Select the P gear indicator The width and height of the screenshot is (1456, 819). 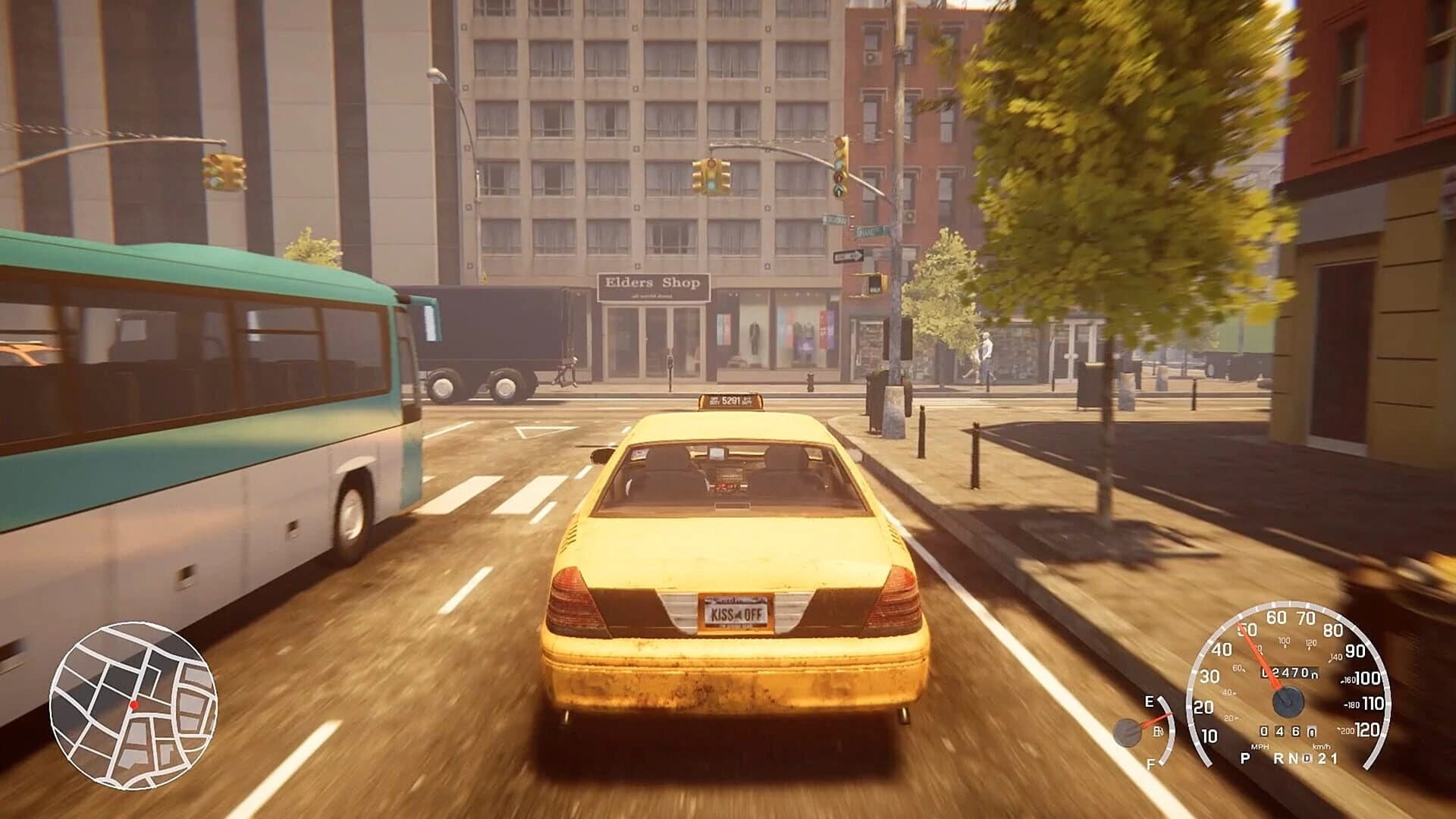(x=1244, y=758)
